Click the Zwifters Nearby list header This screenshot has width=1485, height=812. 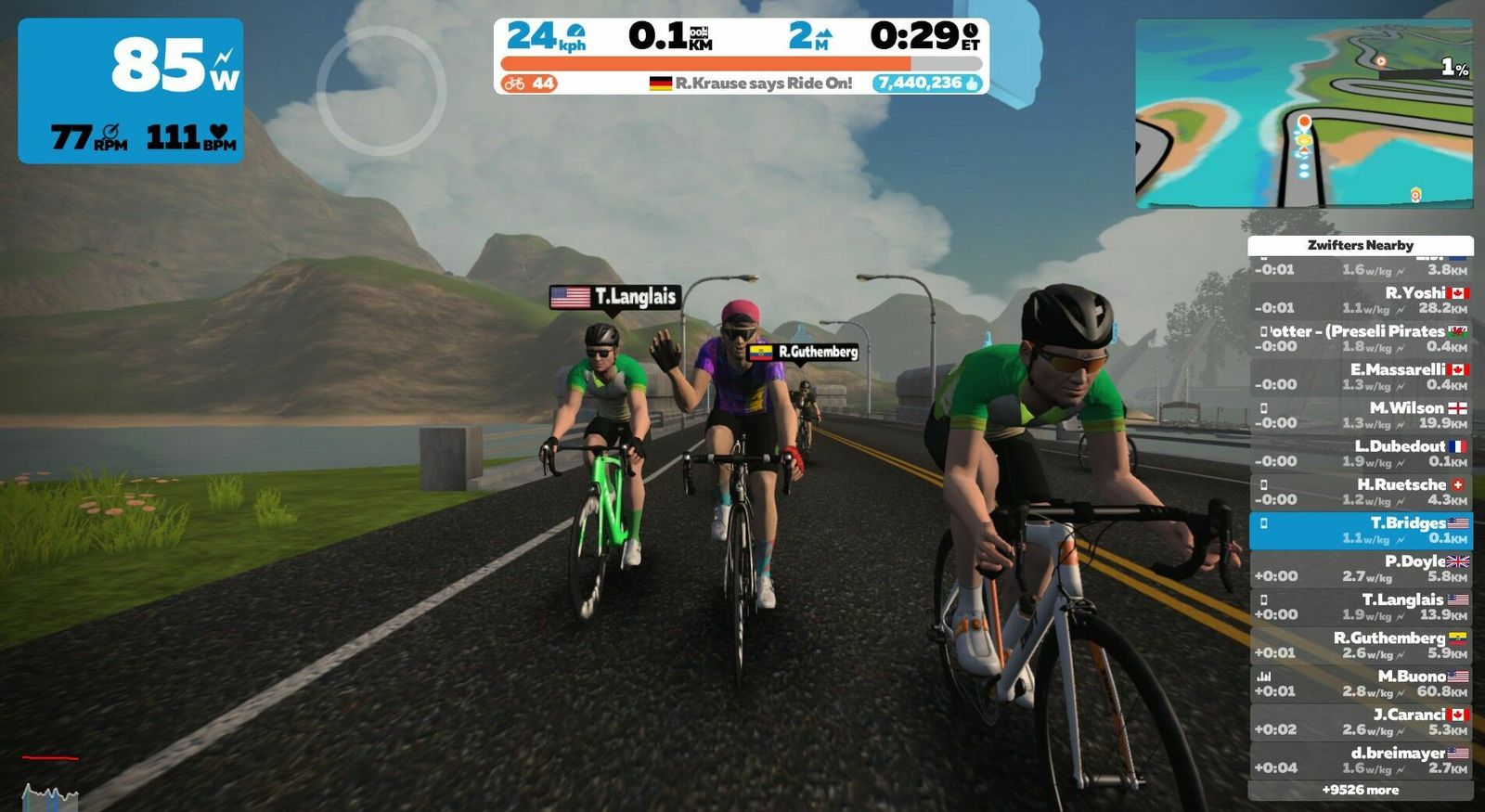[x=1361, y=245]
